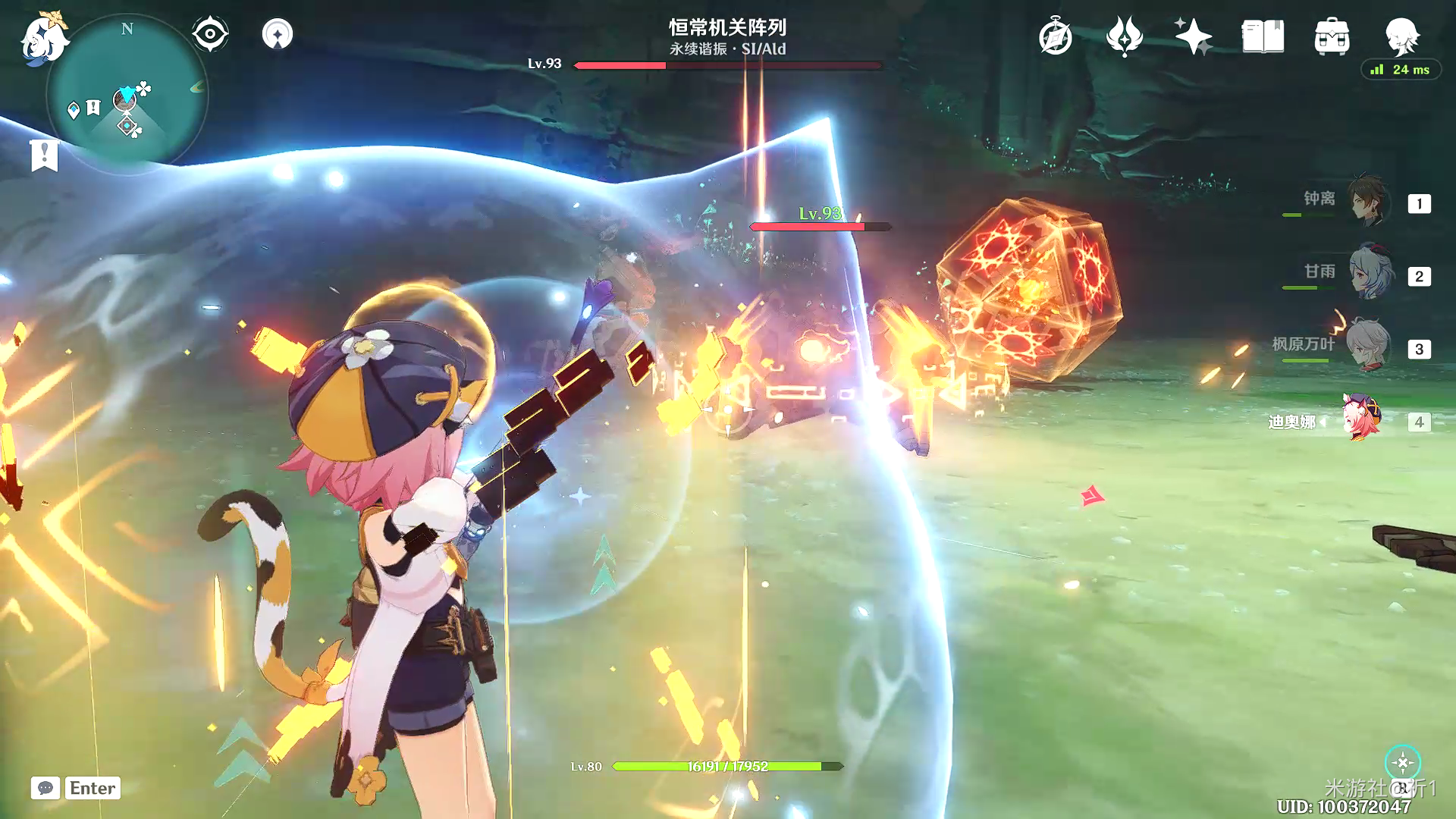Open the quest navigation icon beside the eye
Image resolution: width=1456 pixels, height=819 pixels.
(277, 34)
